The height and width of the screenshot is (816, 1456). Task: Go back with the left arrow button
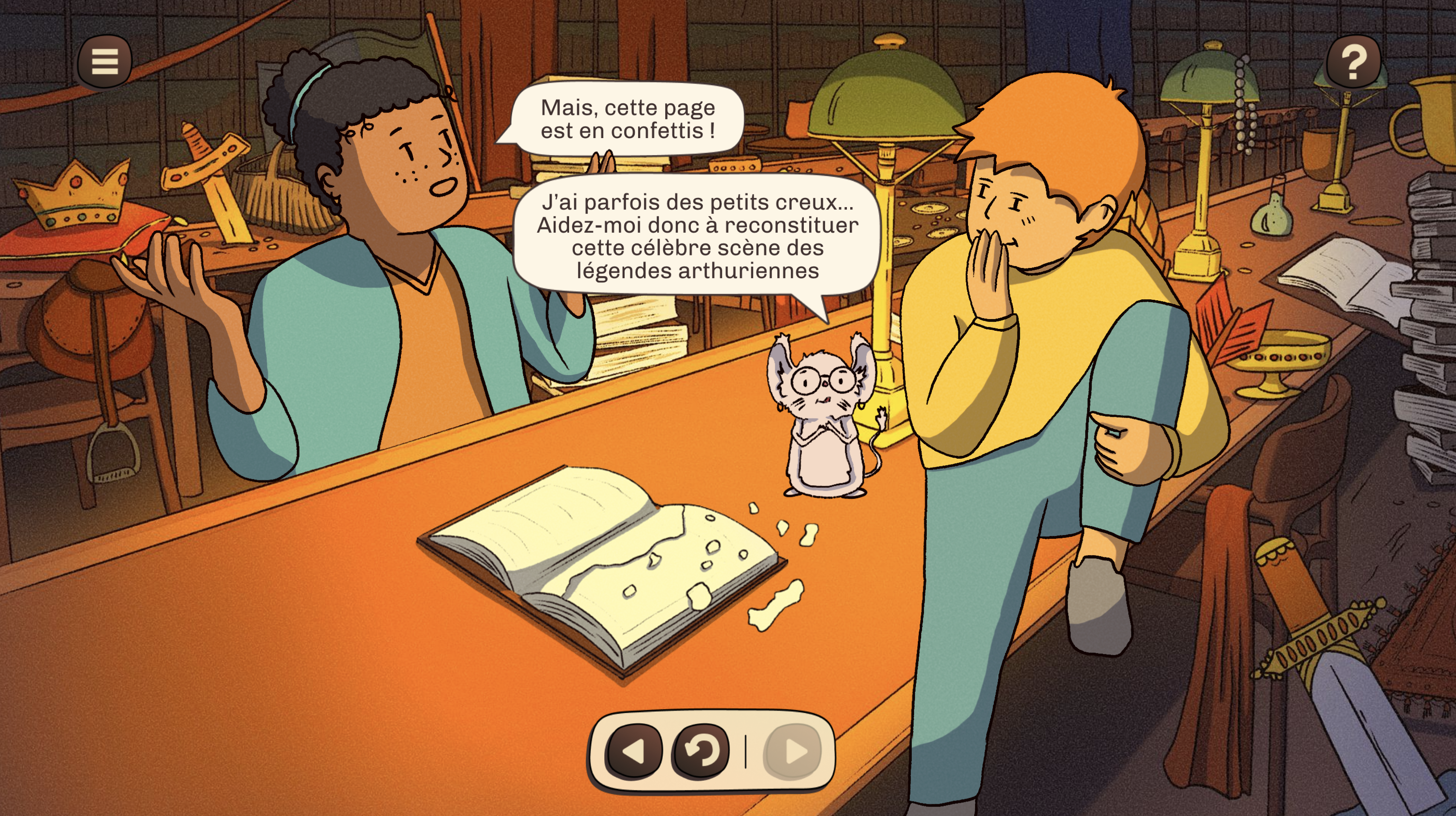click(634, 751)
